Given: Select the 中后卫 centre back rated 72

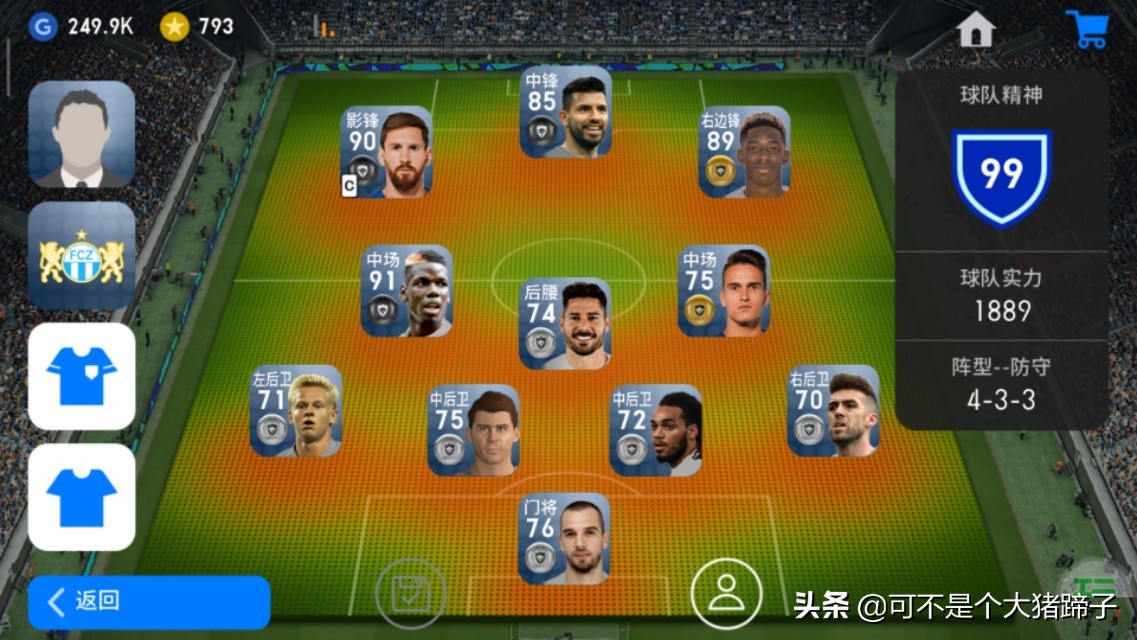Looking at the screenshot, I should (656, 430).
